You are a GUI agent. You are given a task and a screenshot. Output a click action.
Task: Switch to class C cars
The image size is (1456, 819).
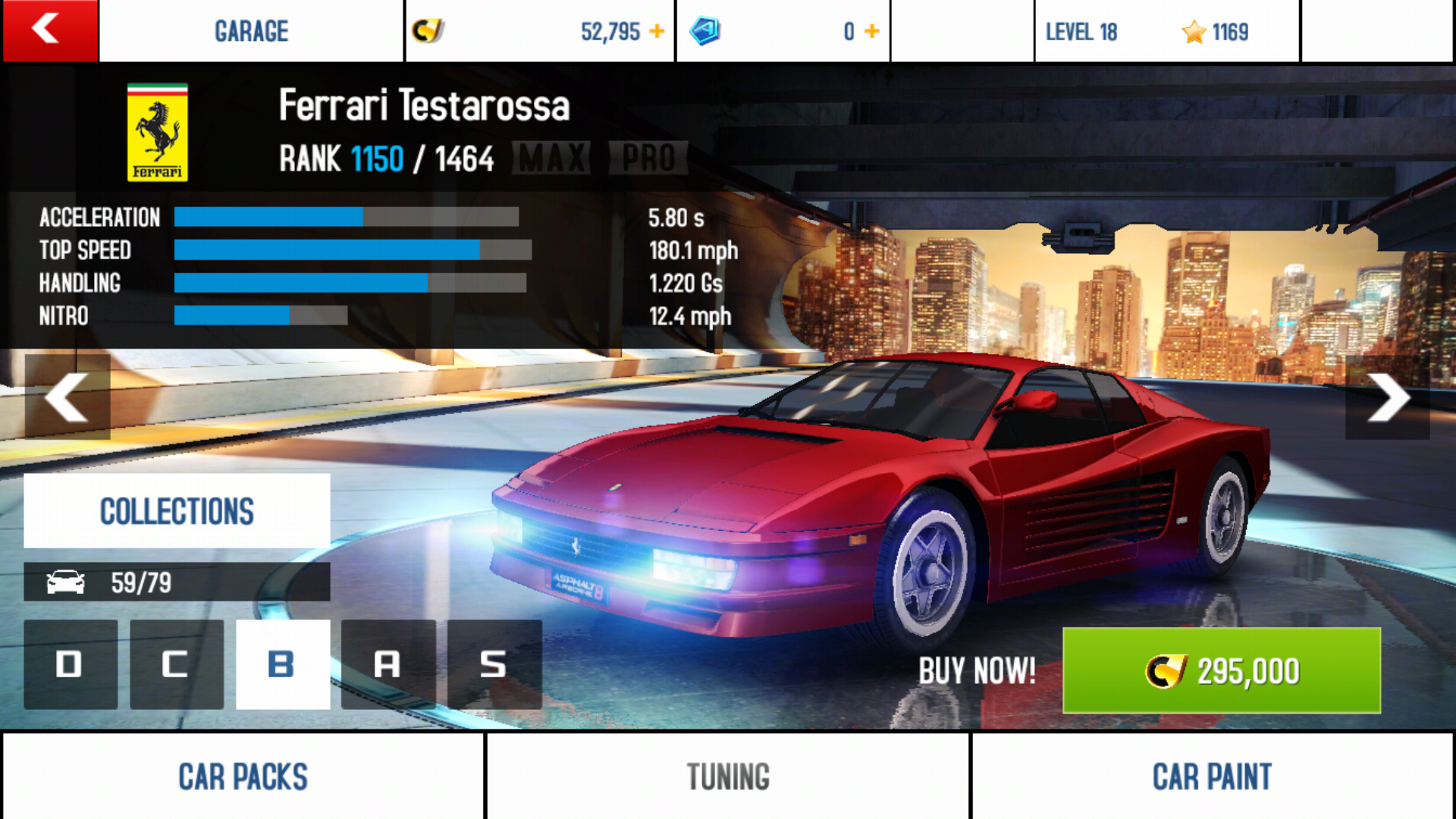177,664
